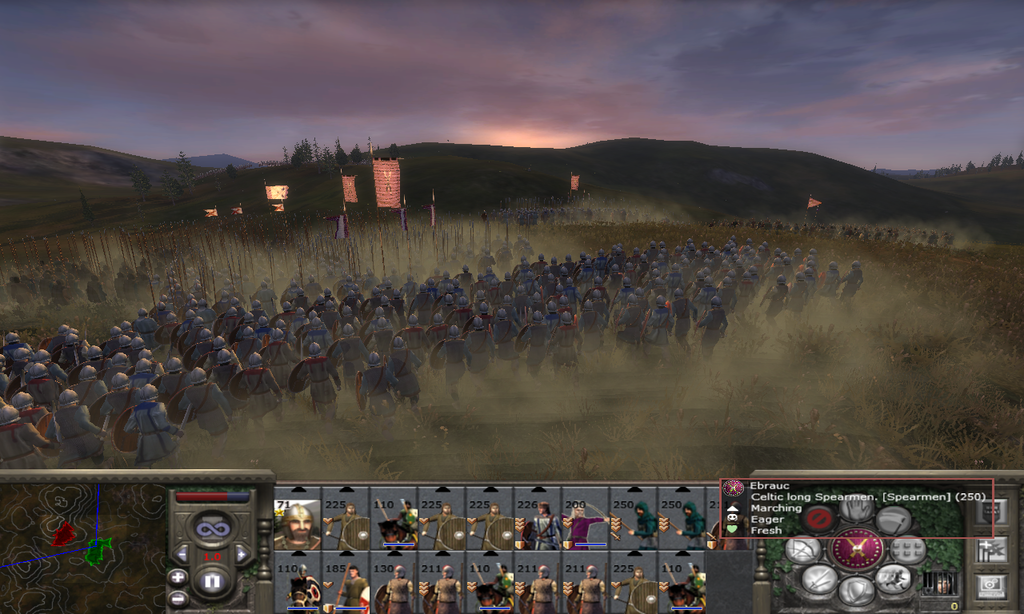Select the purple-robed archer unit card
The image size is (1024, 614).
point(585,522)
